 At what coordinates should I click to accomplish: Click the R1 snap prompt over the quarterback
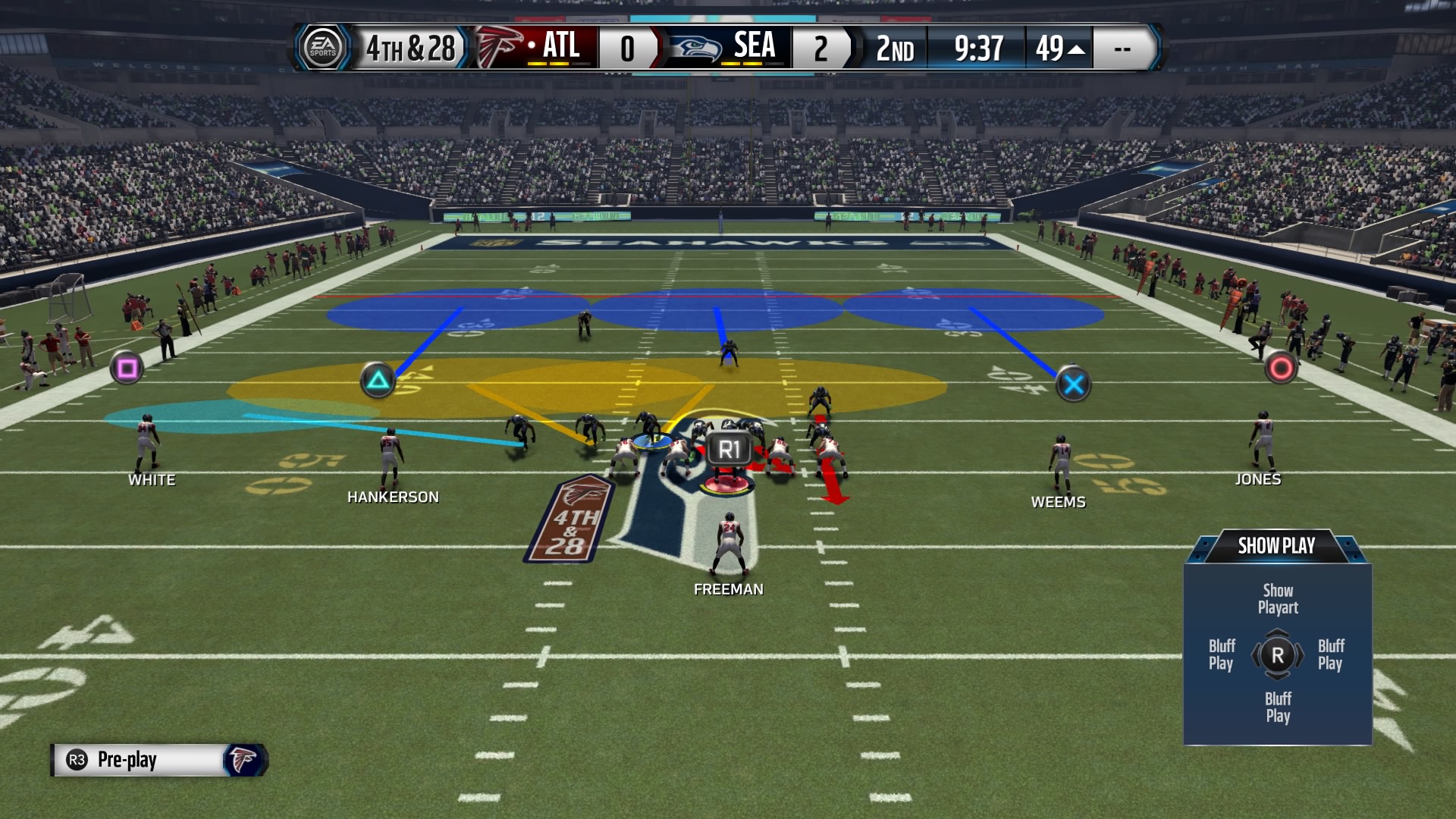[x=728, y=448]
